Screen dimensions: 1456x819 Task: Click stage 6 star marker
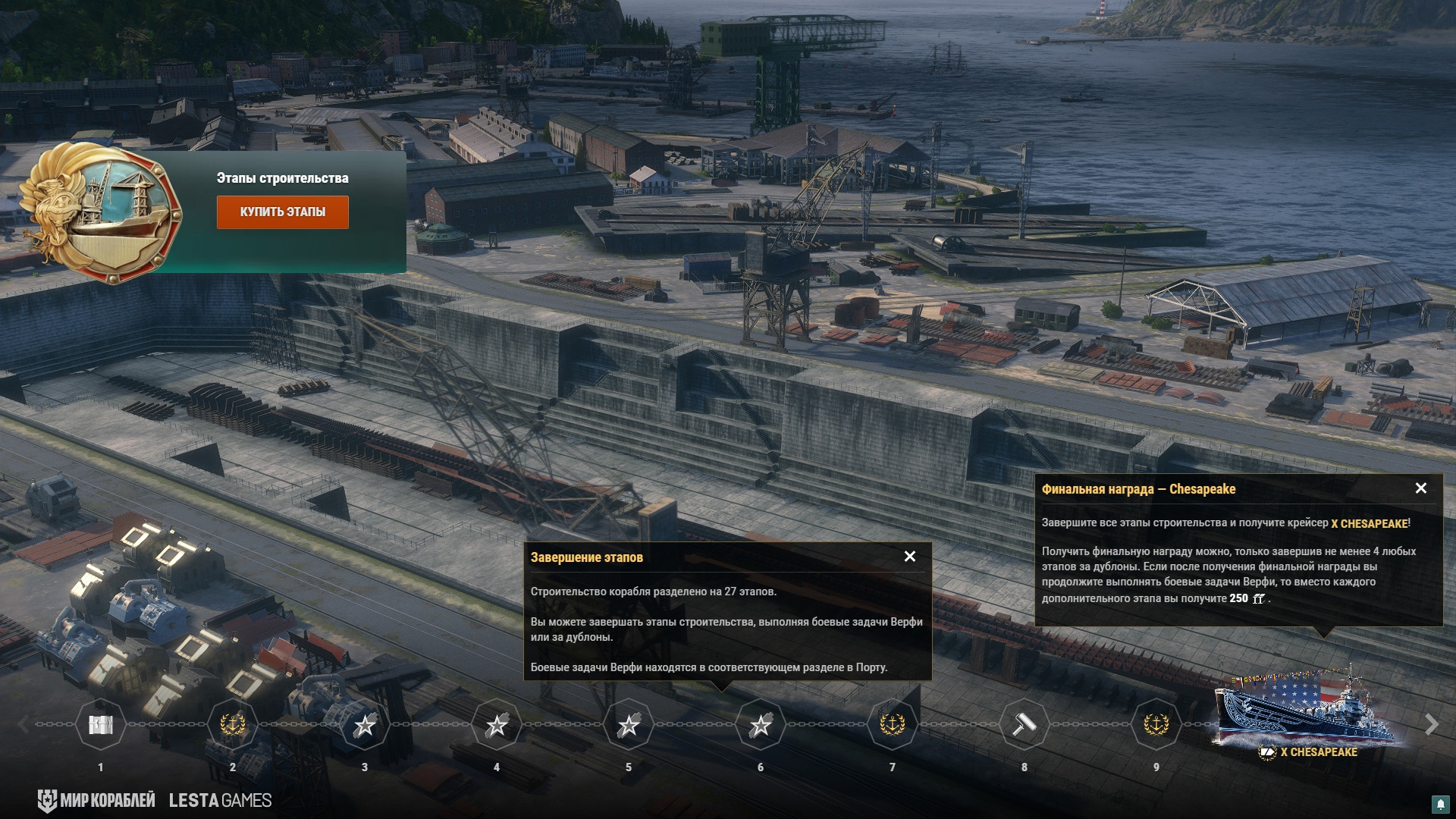pos(761,725)
